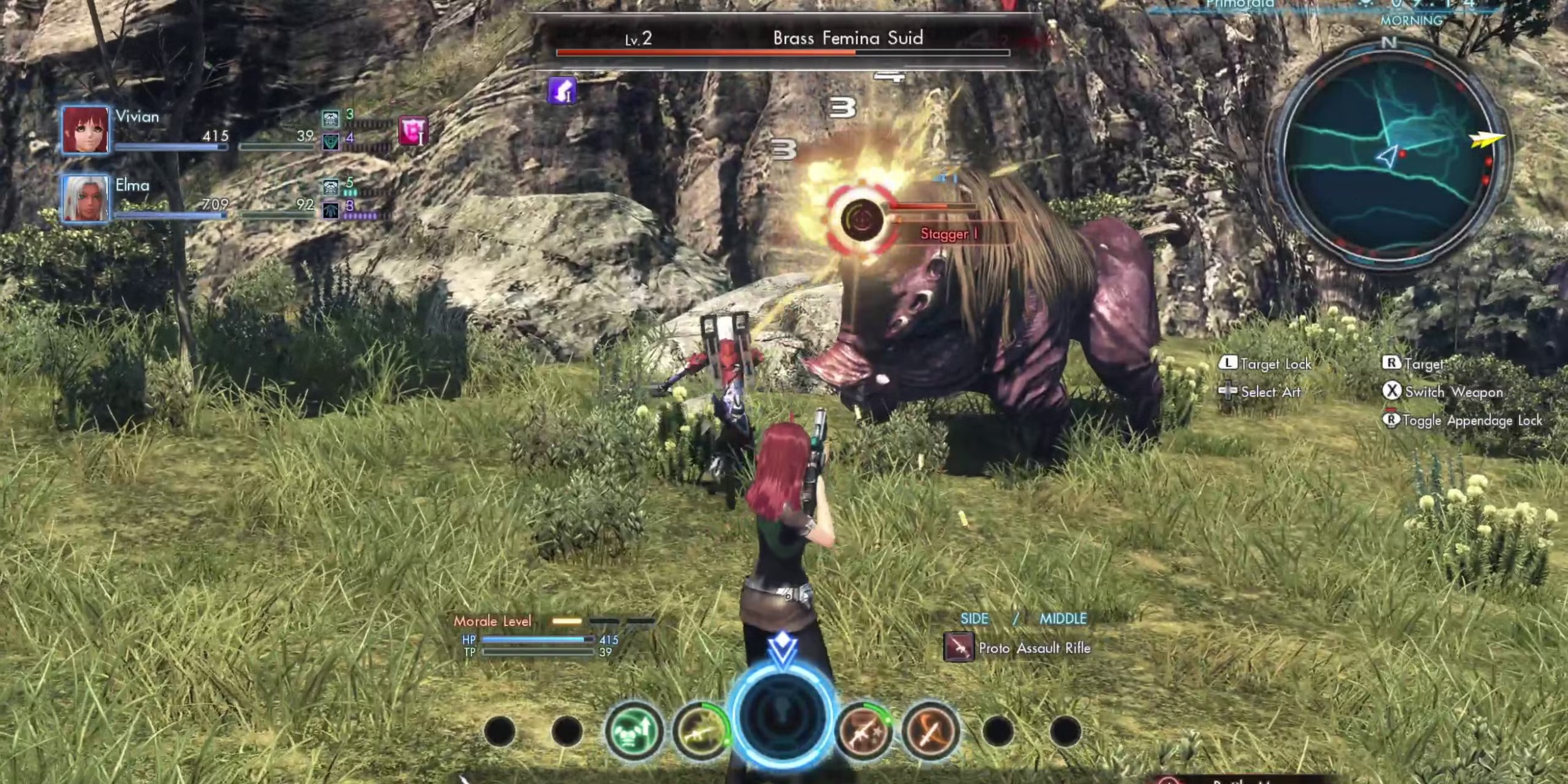Inspect the purple debuff icon under the enemy bar
Screen dimensions: 1568x784
[562, 91]
